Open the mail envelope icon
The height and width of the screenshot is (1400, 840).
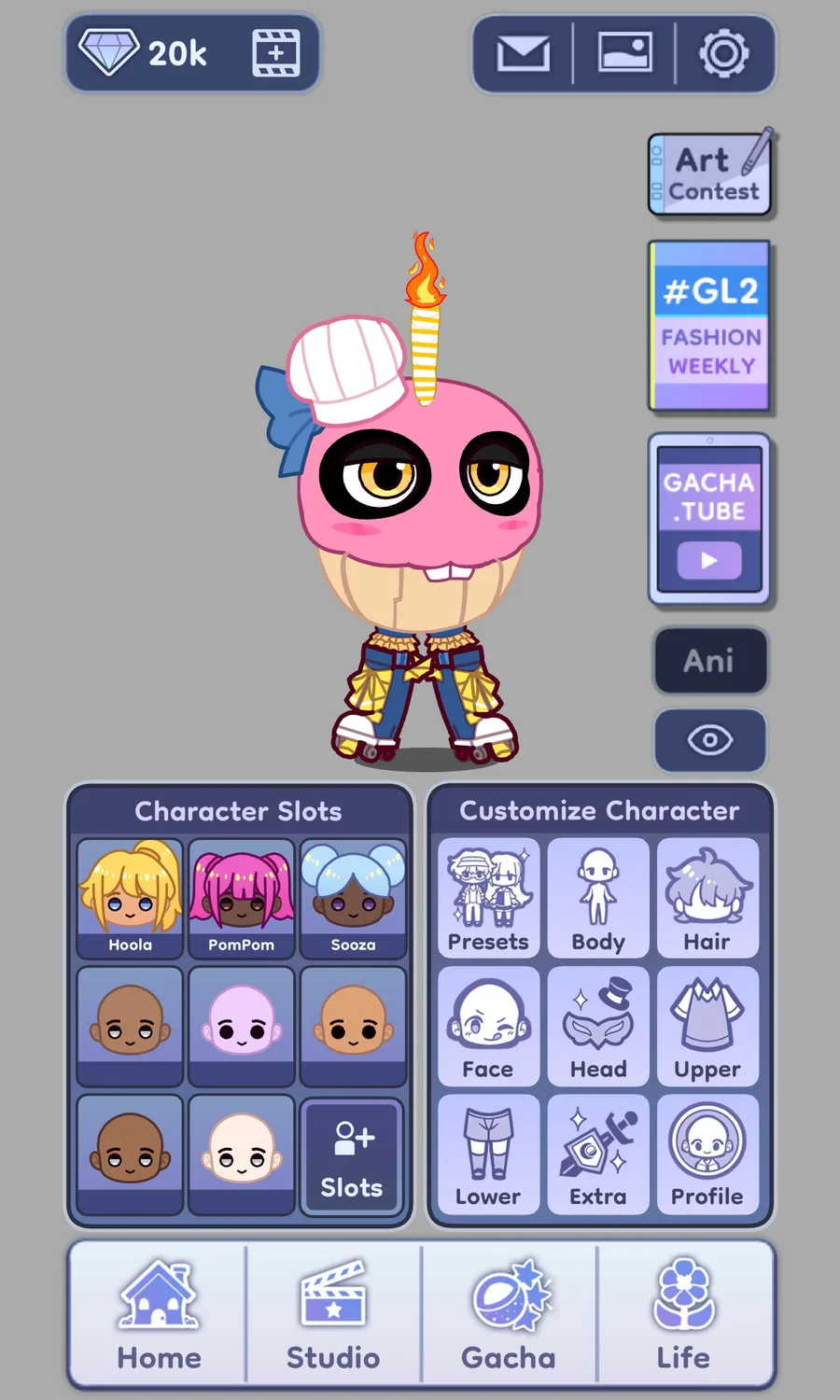(x=523, y=54)
